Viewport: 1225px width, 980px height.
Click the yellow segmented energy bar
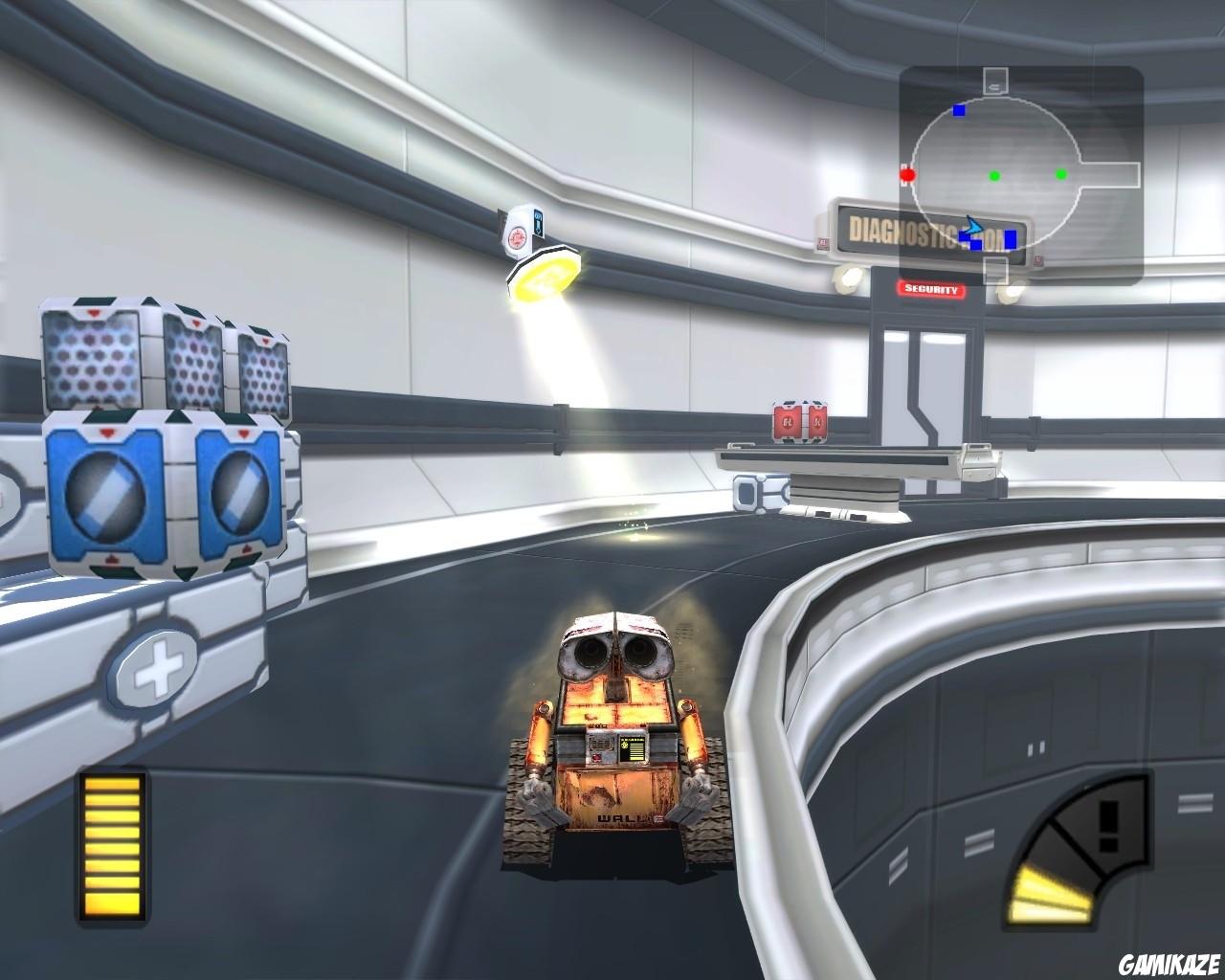pos(110,847)
